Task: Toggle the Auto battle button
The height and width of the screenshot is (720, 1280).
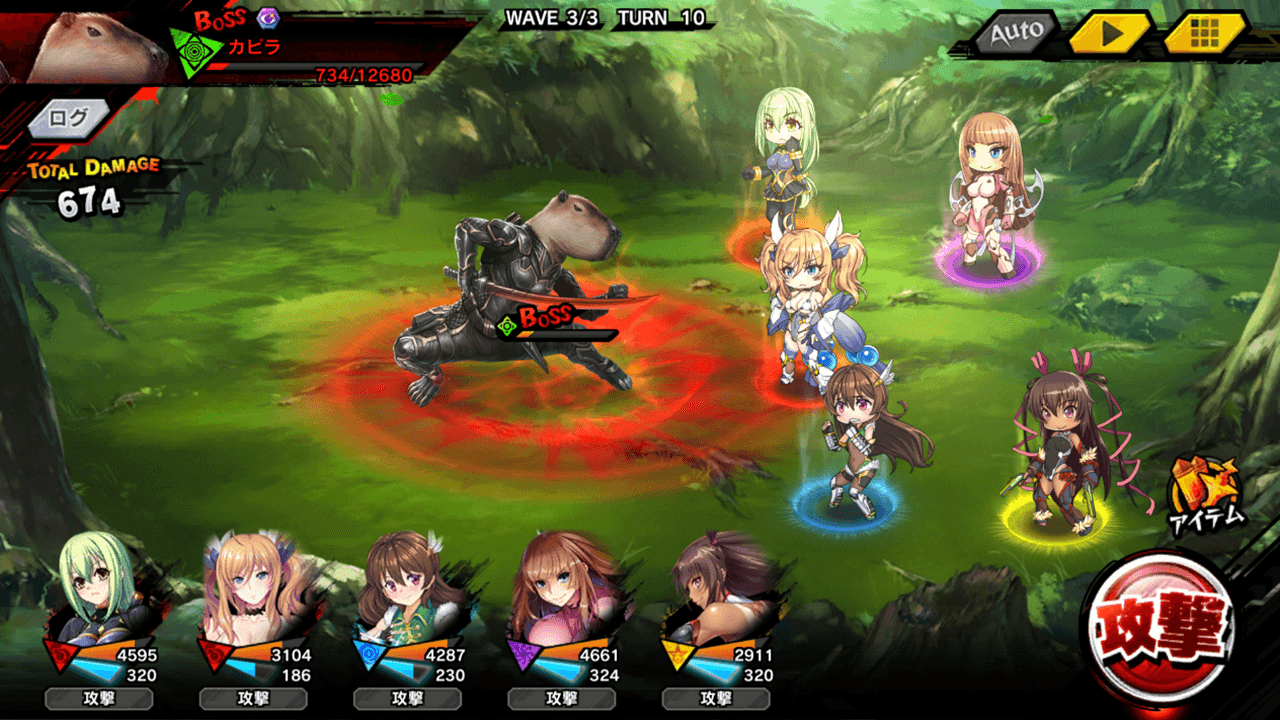Action: (1016, 32)
